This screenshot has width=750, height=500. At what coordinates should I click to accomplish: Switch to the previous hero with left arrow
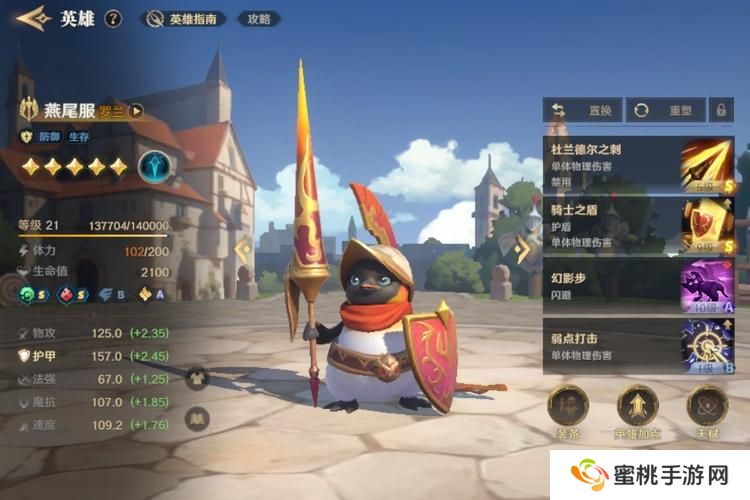click(241, 250)
